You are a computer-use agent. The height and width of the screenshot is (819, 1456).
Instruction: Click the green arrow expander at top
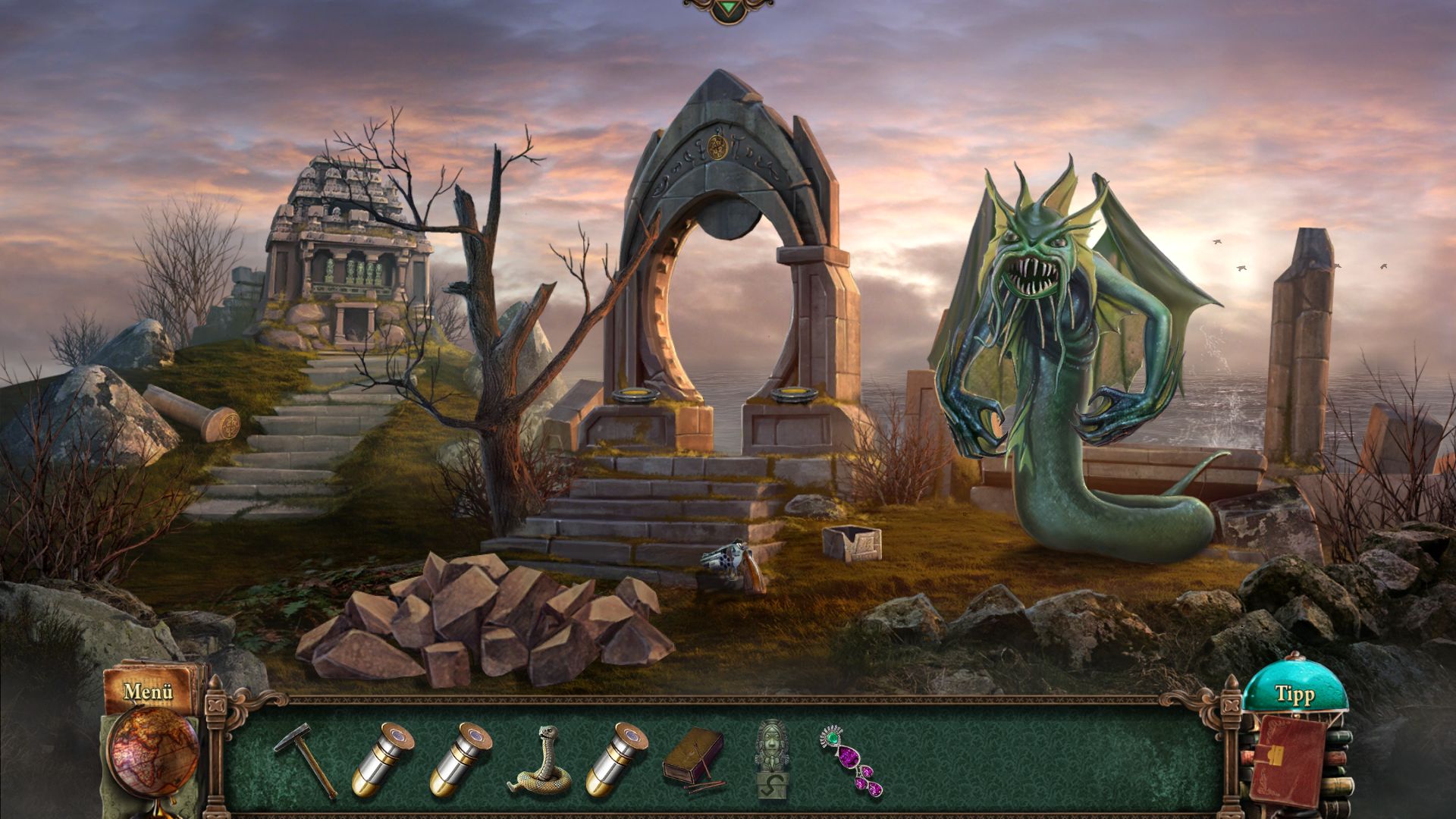(x=727, y=8)
